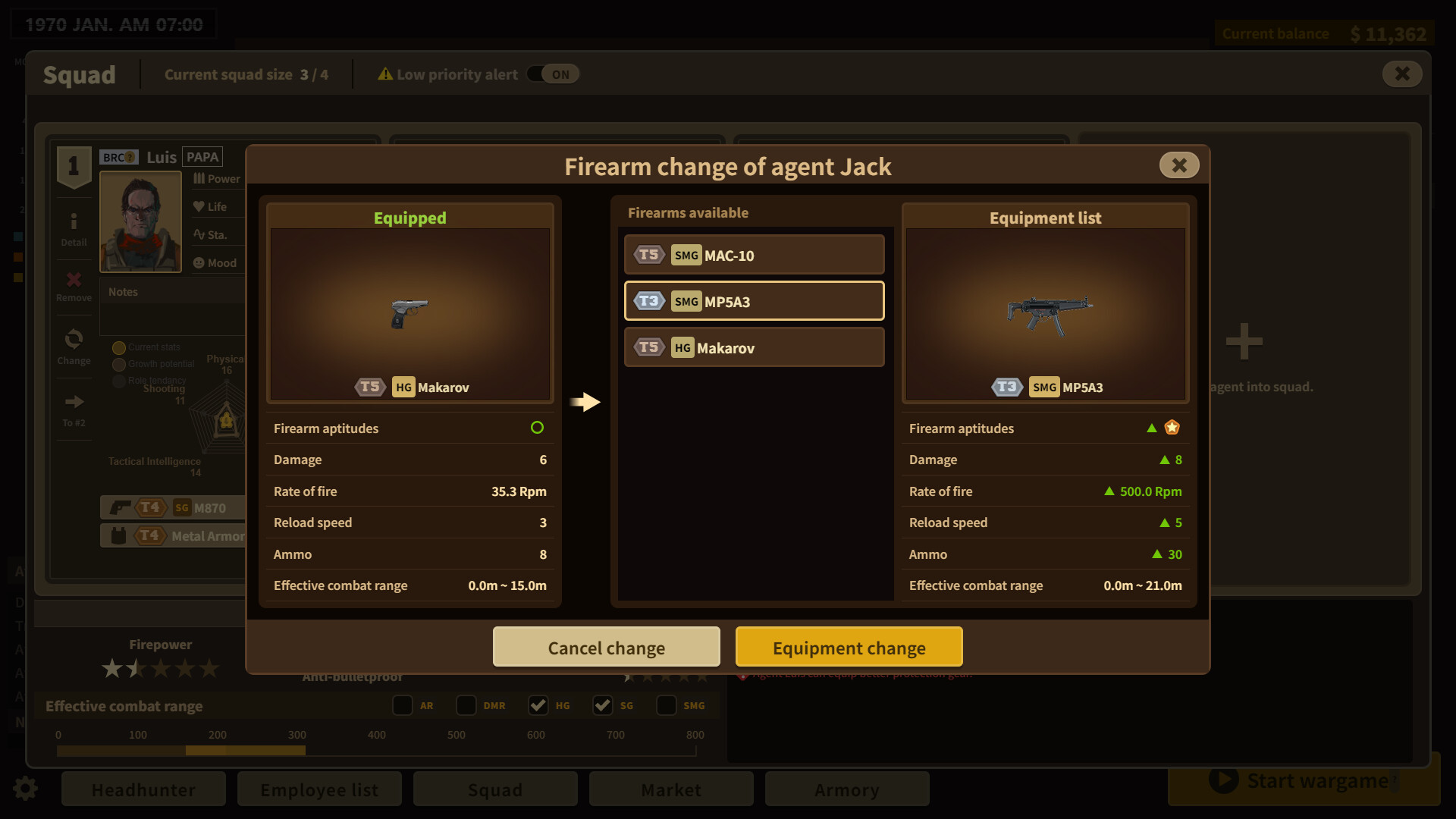1456x819 pixels.
Task: Open the Market tab
Action: [x=670, y=789]
